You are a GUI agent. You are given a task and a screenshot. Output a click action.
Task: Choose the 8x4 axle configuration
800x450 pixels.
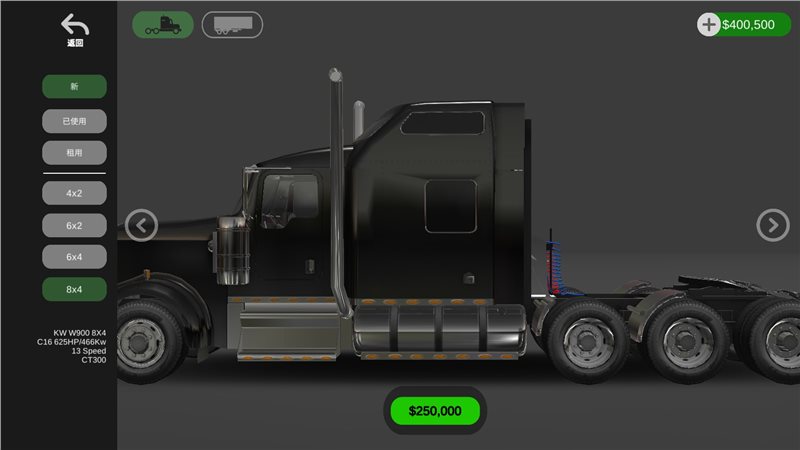(x=74, y=289)
